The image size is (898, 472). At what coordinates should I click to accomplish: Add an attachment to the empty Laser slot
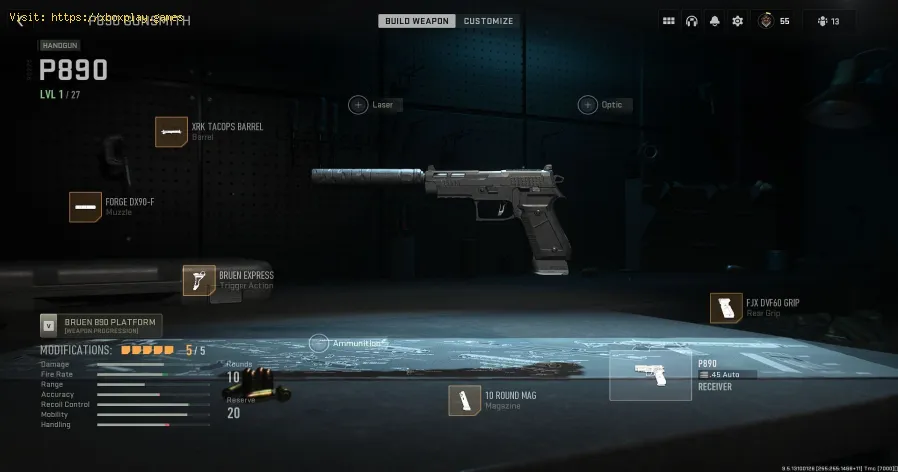[x=358, y=104]
